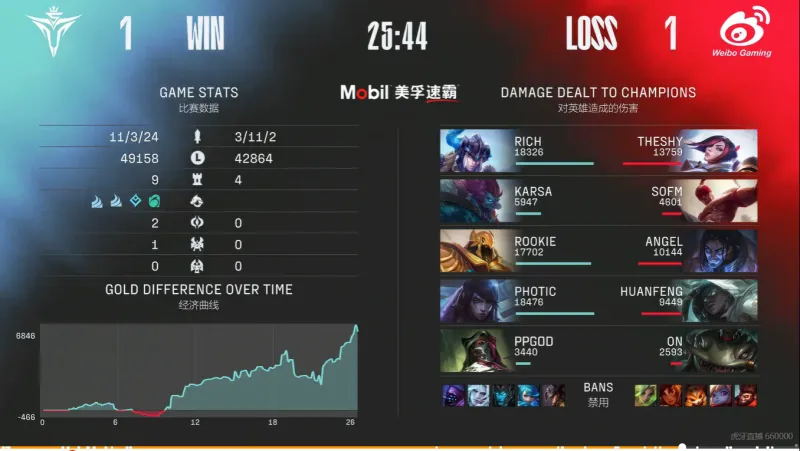Select Rich's champion portrait
This screenshot has width=800, height=451.
point(475,150)
